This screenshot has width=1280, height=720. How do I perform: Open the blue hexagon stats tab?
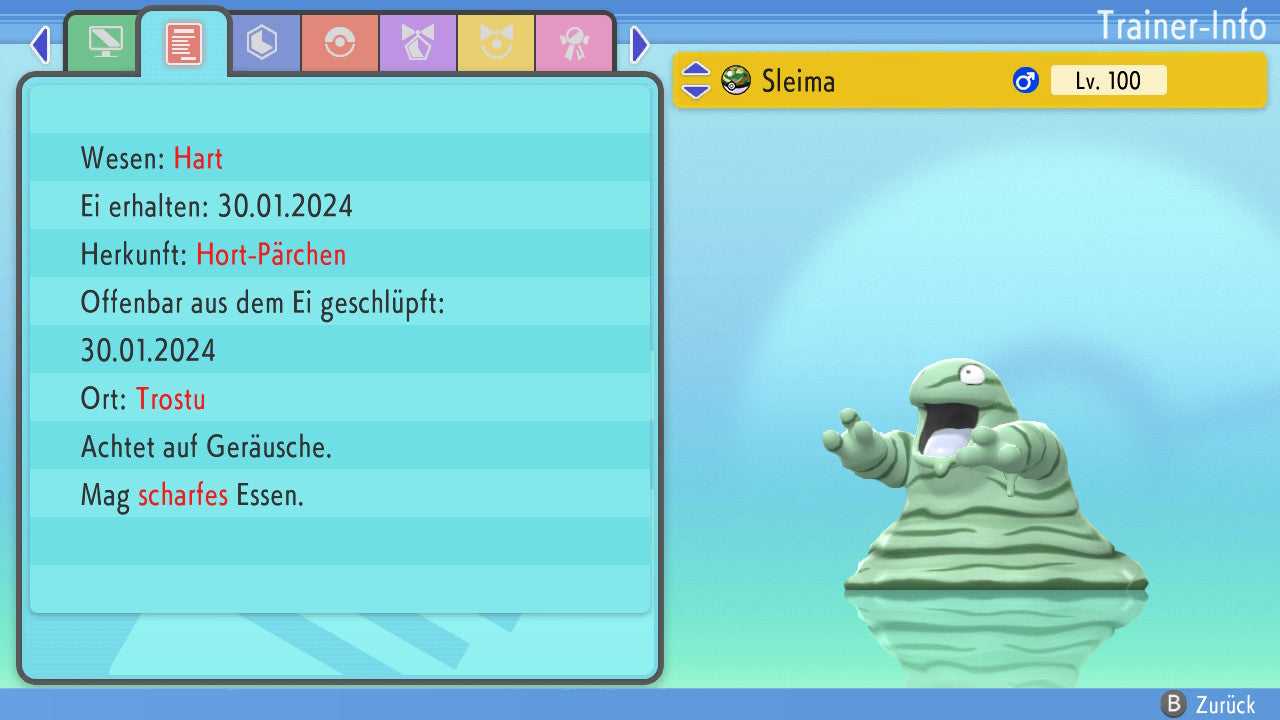(x=262, y=43)
